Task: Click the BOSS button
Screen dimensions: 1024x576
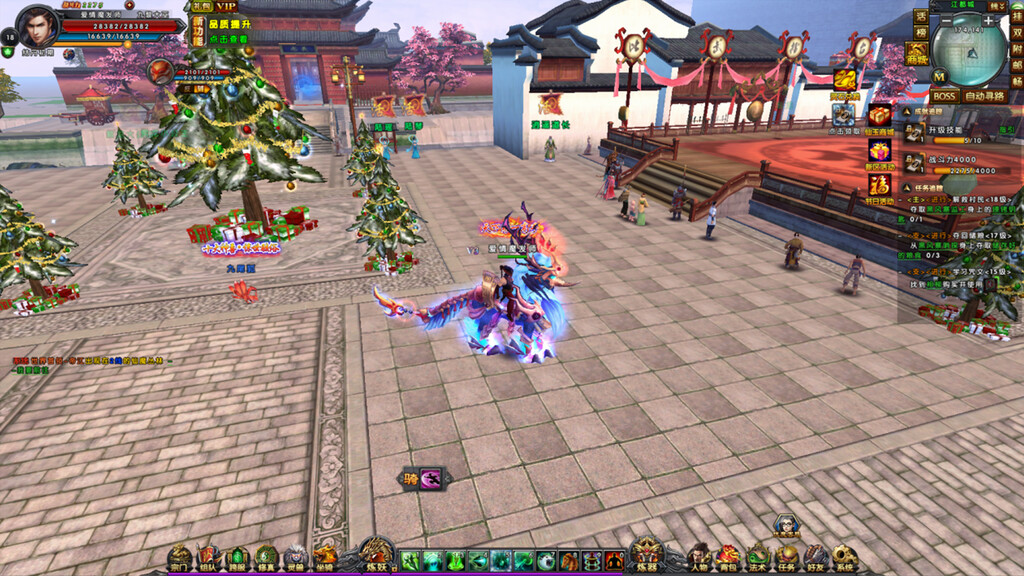Action: pyautogui.click(x=944, y=97)
